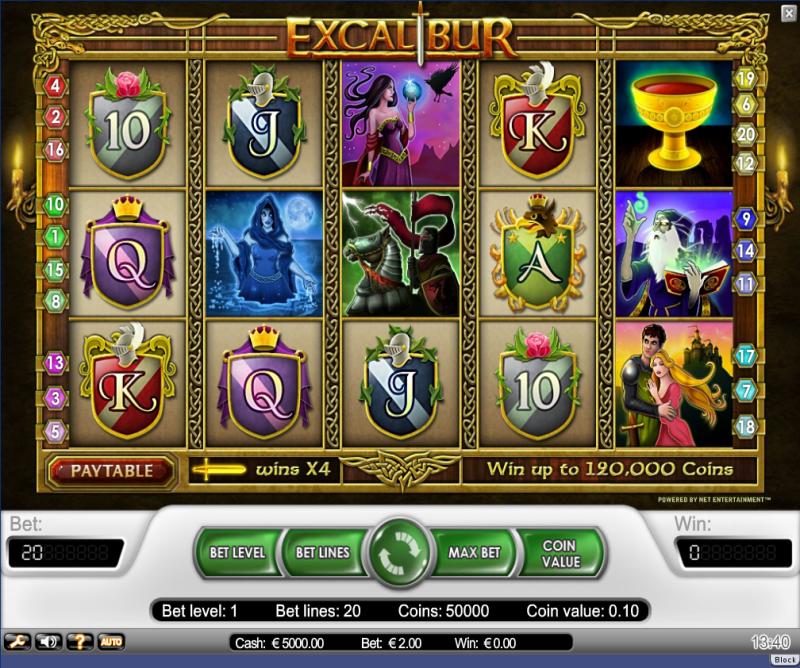Pick bet line number 5

coord(55,432)
